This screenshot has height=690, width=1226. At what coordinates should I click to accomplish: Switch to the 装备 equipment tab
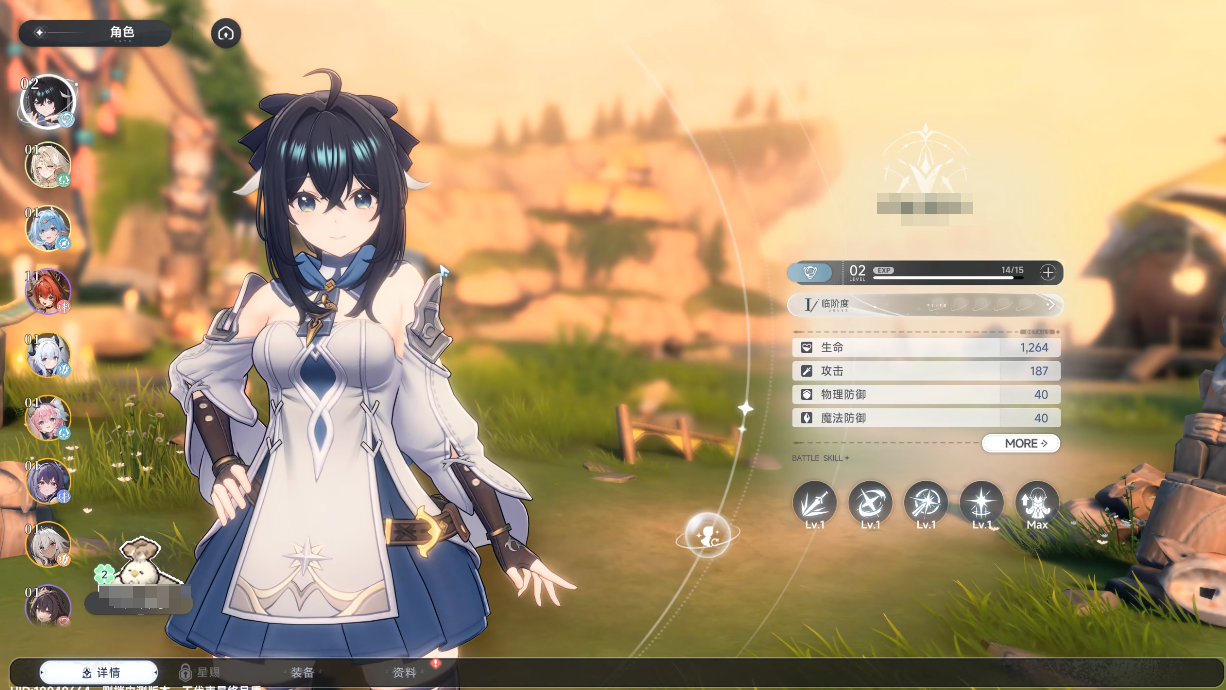click(x=302, y=673)
